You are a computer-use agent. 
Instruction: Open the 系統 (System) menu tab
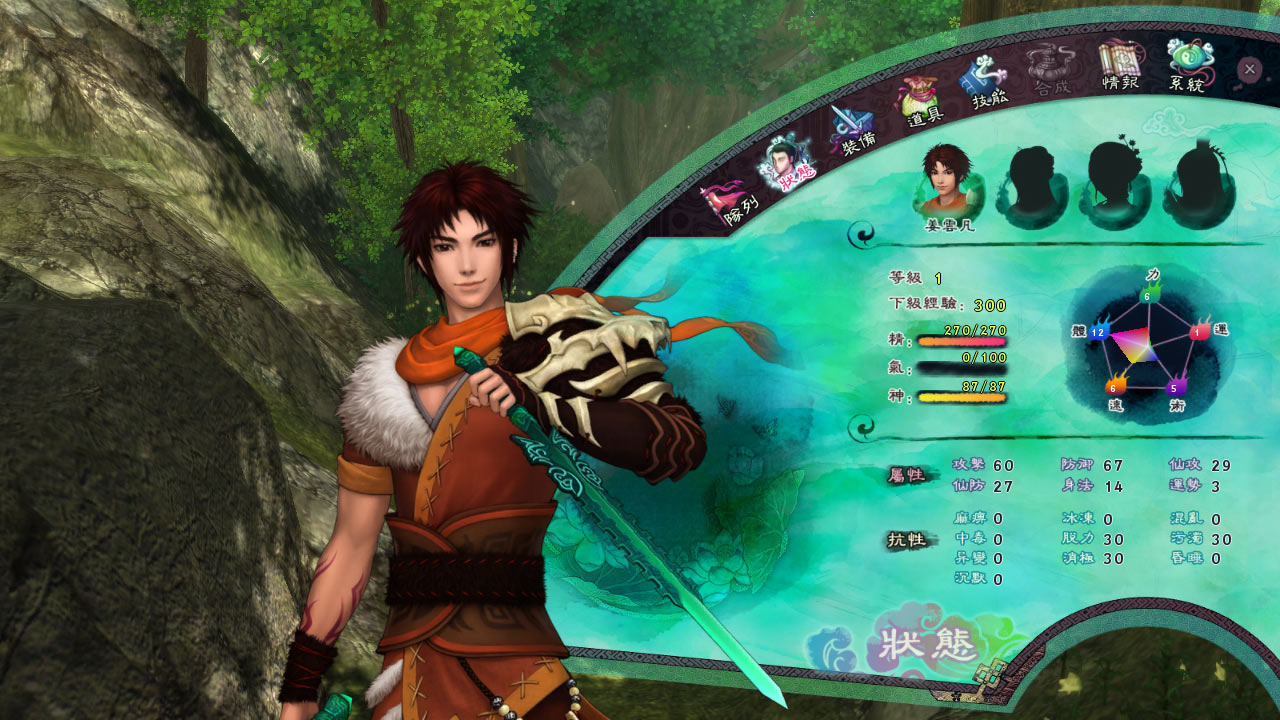[1188, 66]
